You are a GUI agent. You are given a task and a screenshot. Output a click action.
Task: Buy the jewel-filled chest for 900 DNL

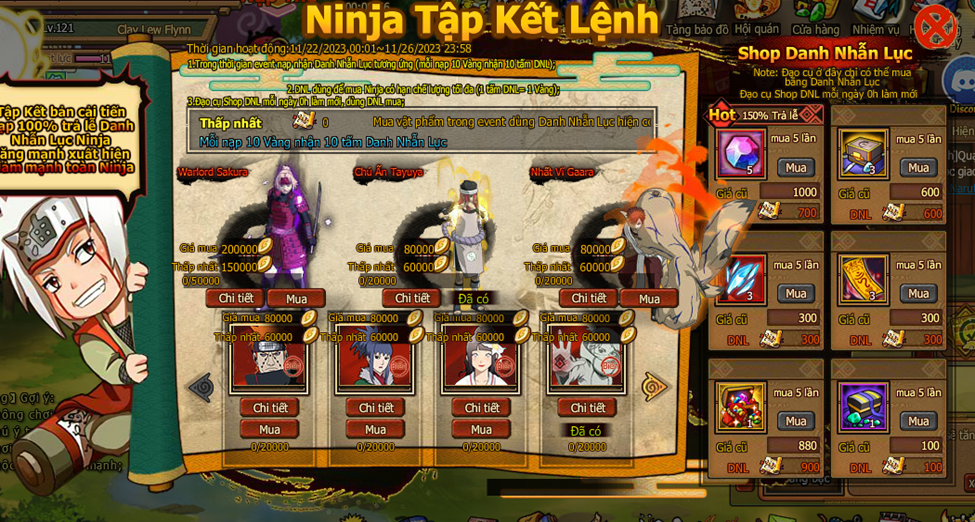coord(795,420)
